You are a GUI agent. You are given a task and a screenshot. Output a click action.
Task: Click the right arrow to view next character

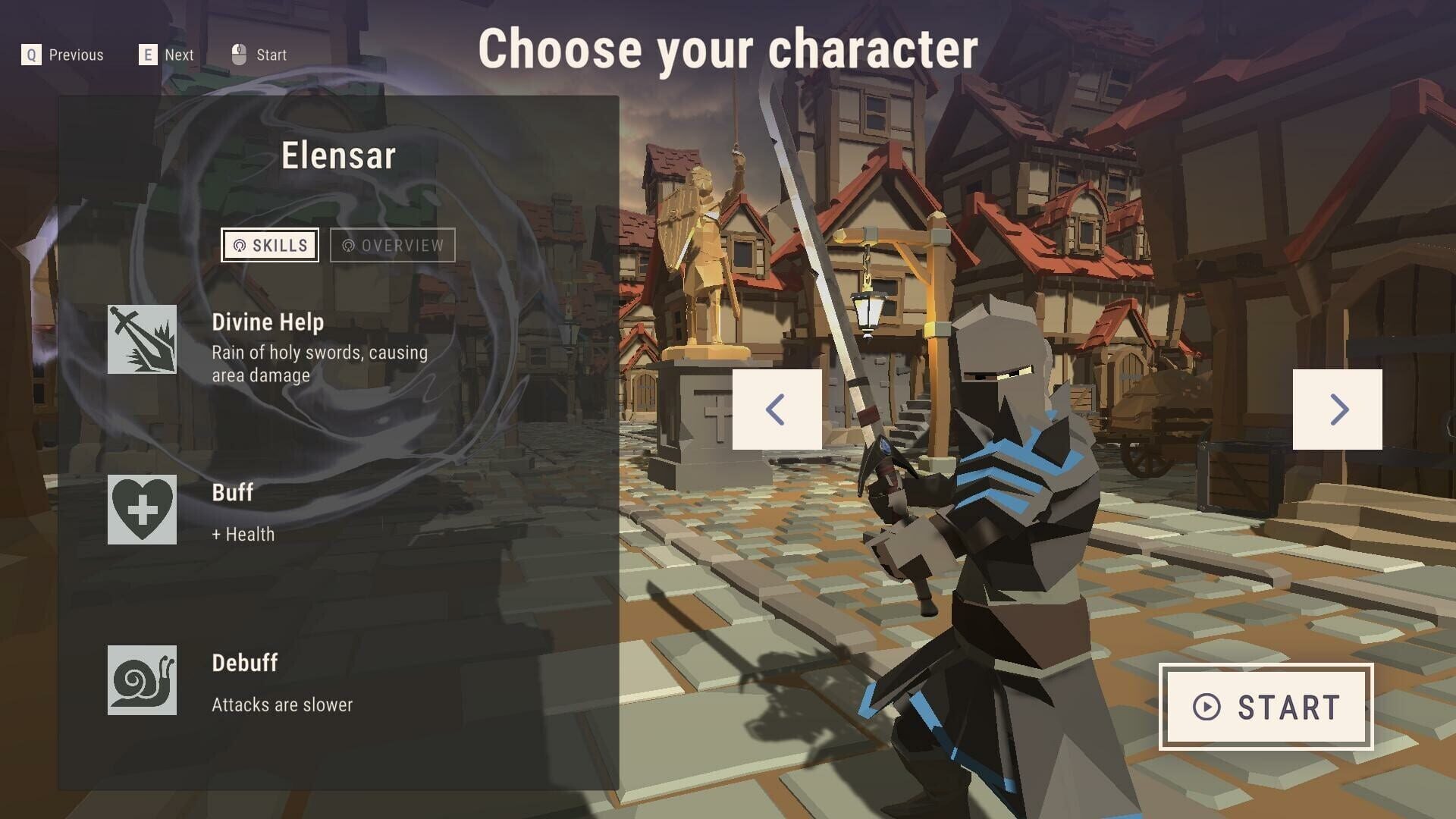[1339, 410]
